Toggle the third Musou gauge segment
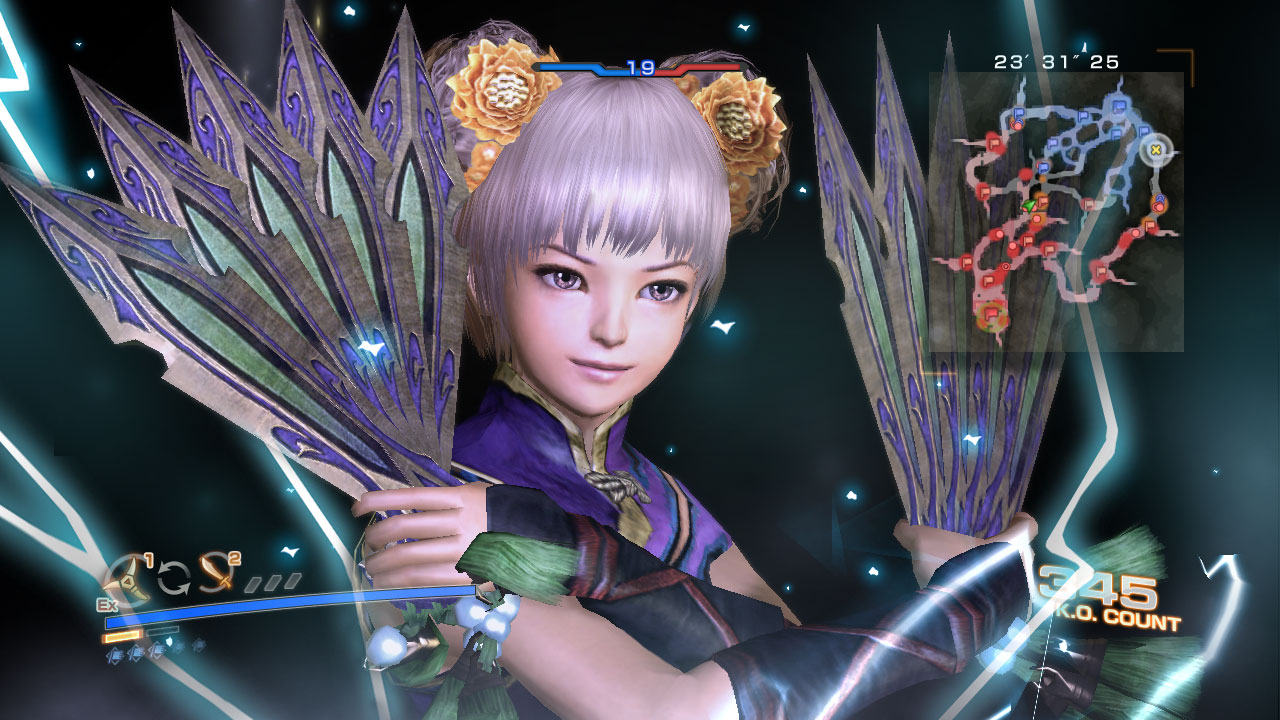Viewport: 1280px width, 720px height. (x=291, y=581)
